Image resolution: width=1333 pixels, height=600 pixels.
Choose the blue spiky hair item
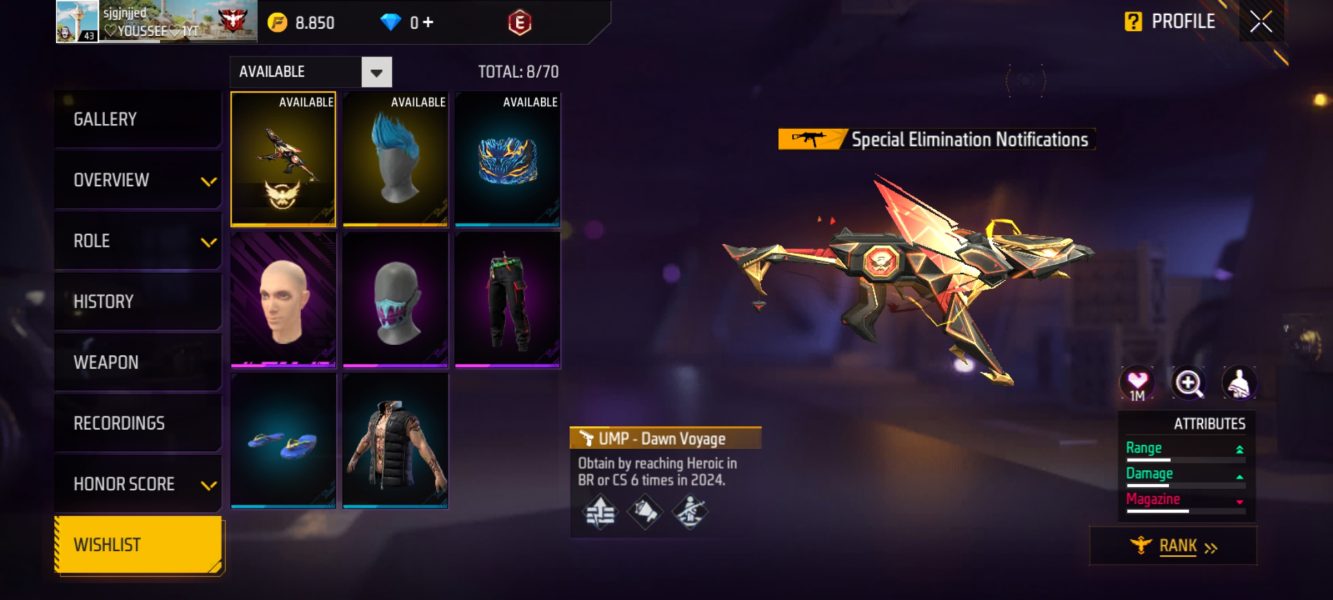pos(396,159)
